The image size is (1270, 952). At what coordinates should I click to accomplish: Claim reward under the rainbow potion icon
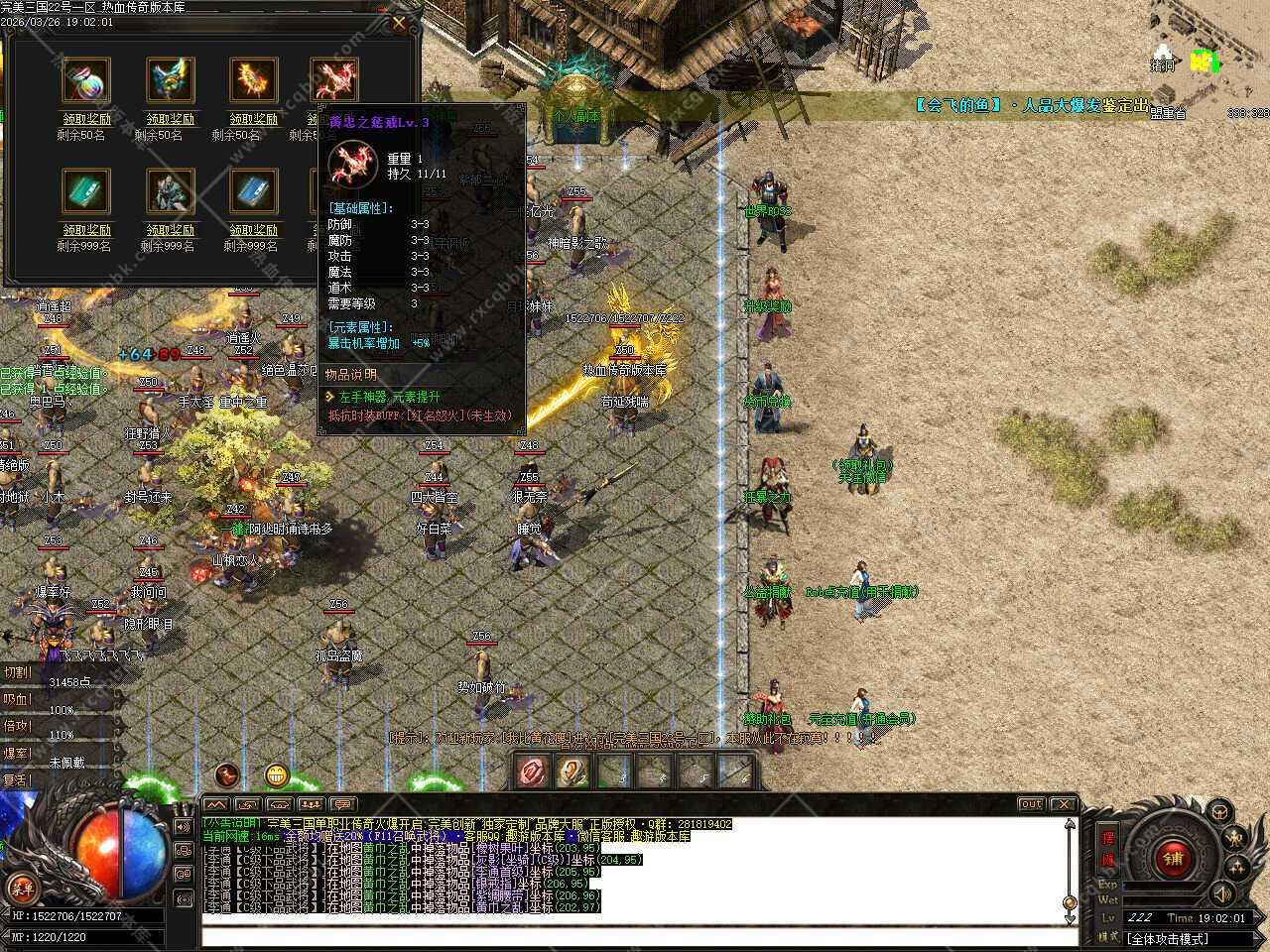click(85, 119)
